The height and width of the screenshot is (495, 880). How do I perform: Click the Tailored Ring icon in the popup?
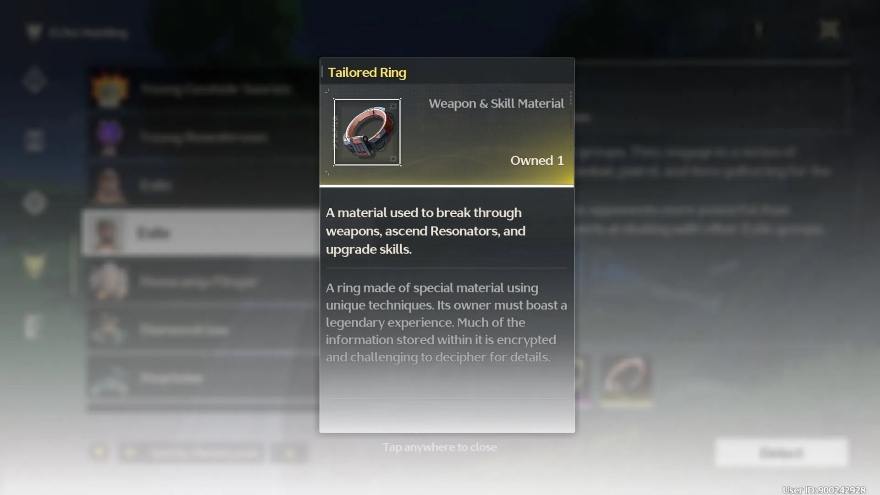point(367,132)
